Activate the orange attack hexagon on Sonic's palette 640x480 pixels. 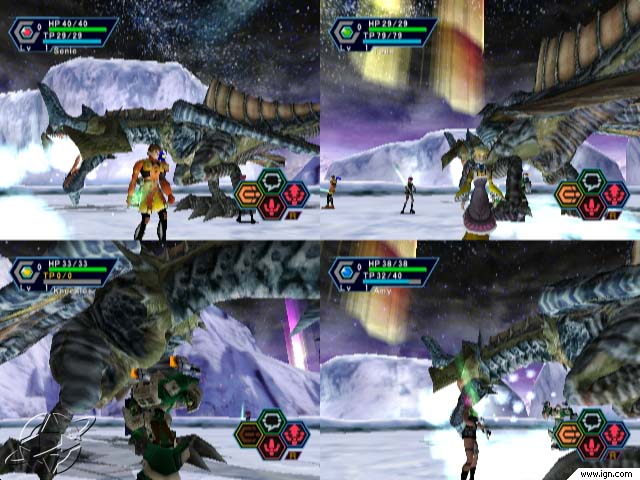coord(249,194)
